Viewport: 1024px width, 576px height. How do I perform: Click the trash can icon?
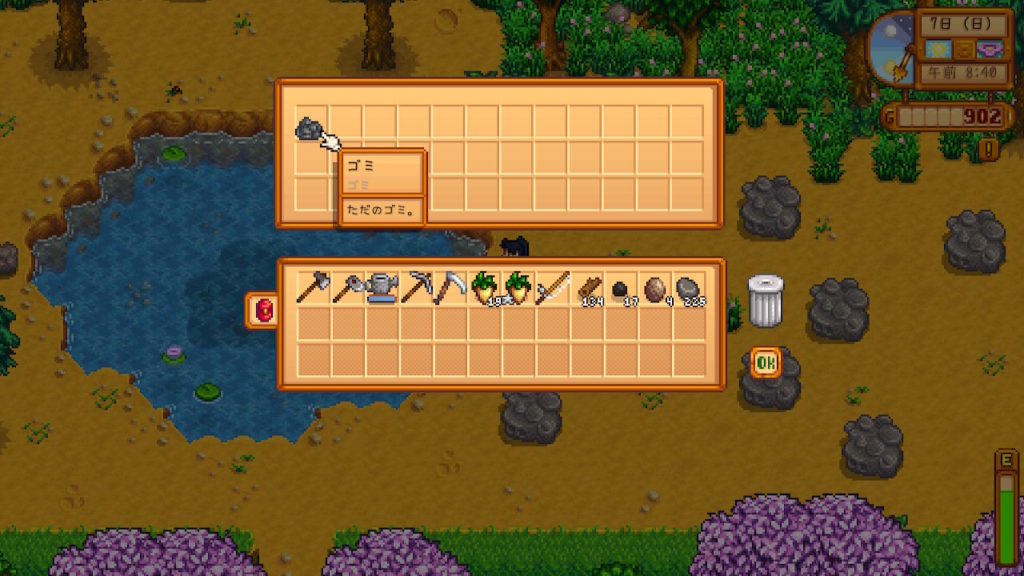coord(766,300)
